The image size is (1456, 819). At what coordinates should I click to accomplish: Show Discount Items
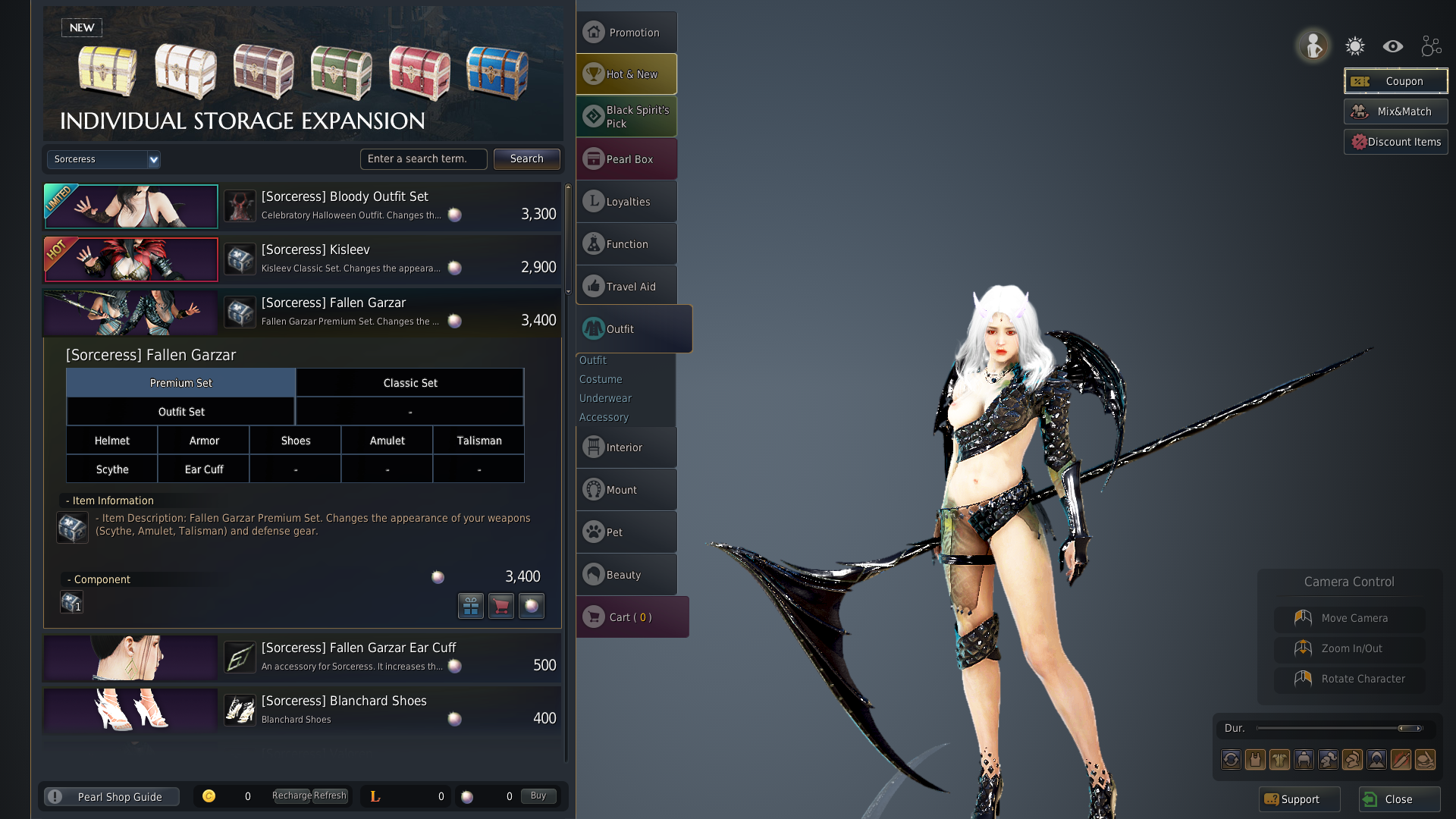[1395, 142]
